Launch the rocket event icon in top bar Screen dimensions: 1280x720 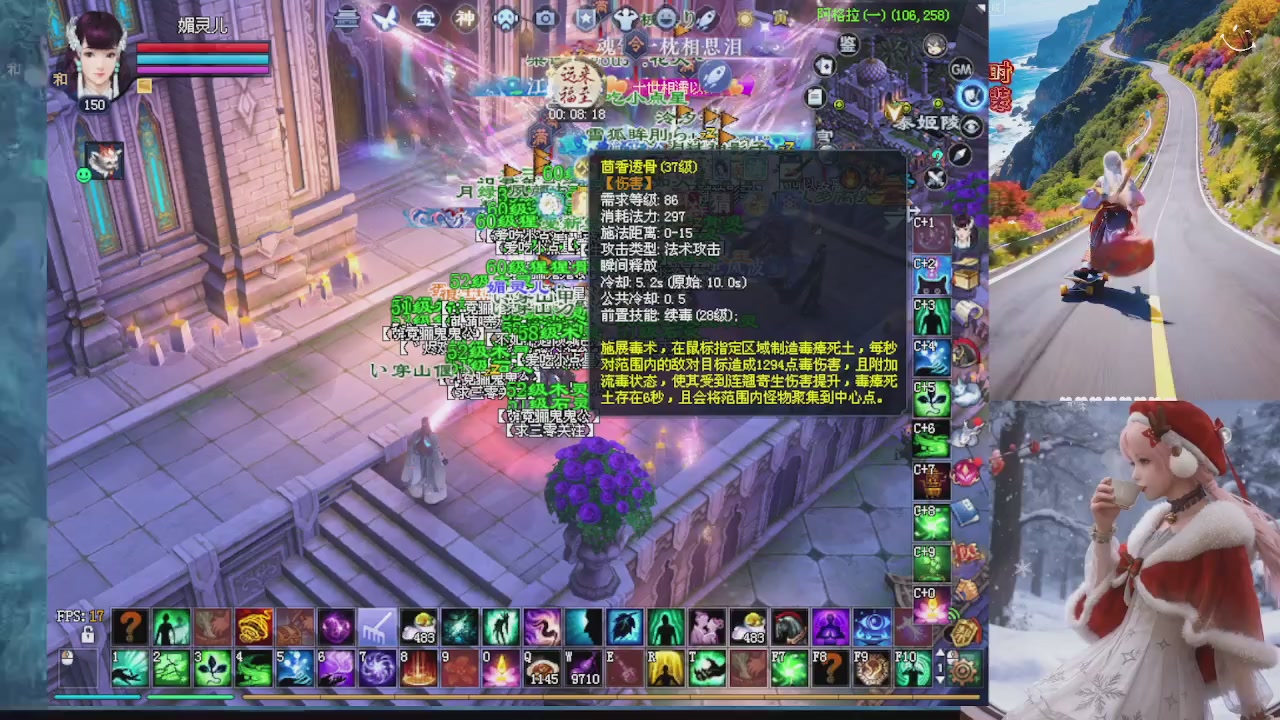click(706, 20)
